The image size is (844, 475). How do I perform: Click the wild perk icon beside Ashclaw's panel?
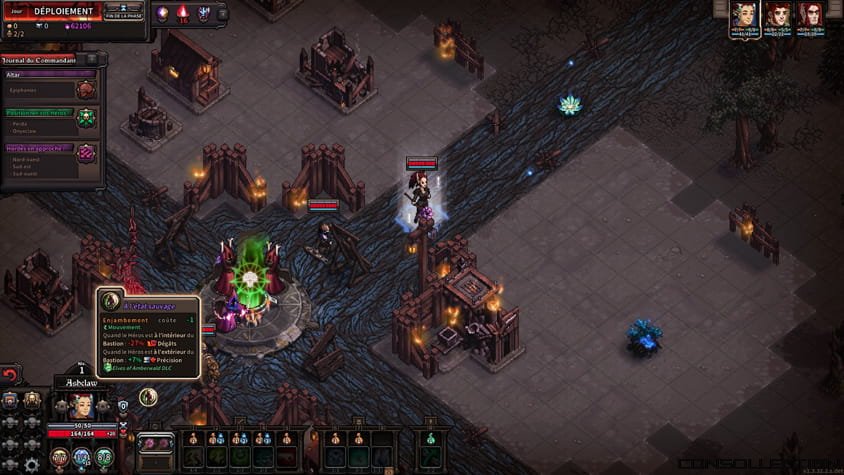(x=148, y=397)
